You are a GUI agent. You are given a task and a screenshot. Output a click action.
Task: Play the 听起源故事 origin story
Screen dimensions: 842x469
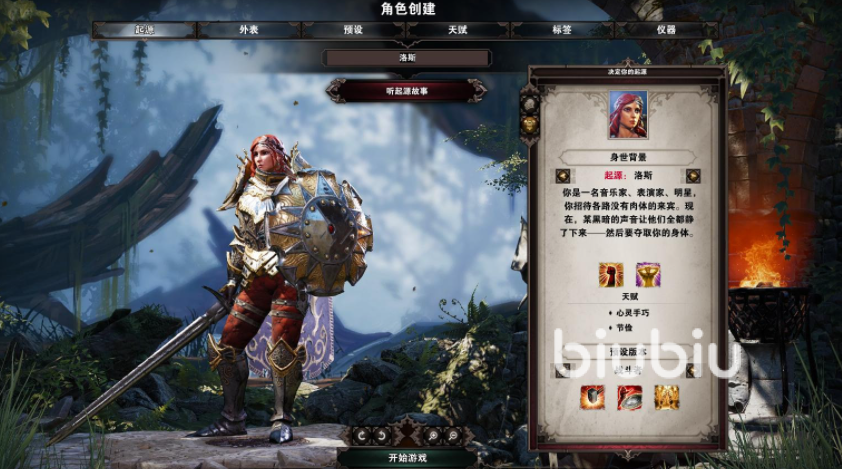coord(406,91)
